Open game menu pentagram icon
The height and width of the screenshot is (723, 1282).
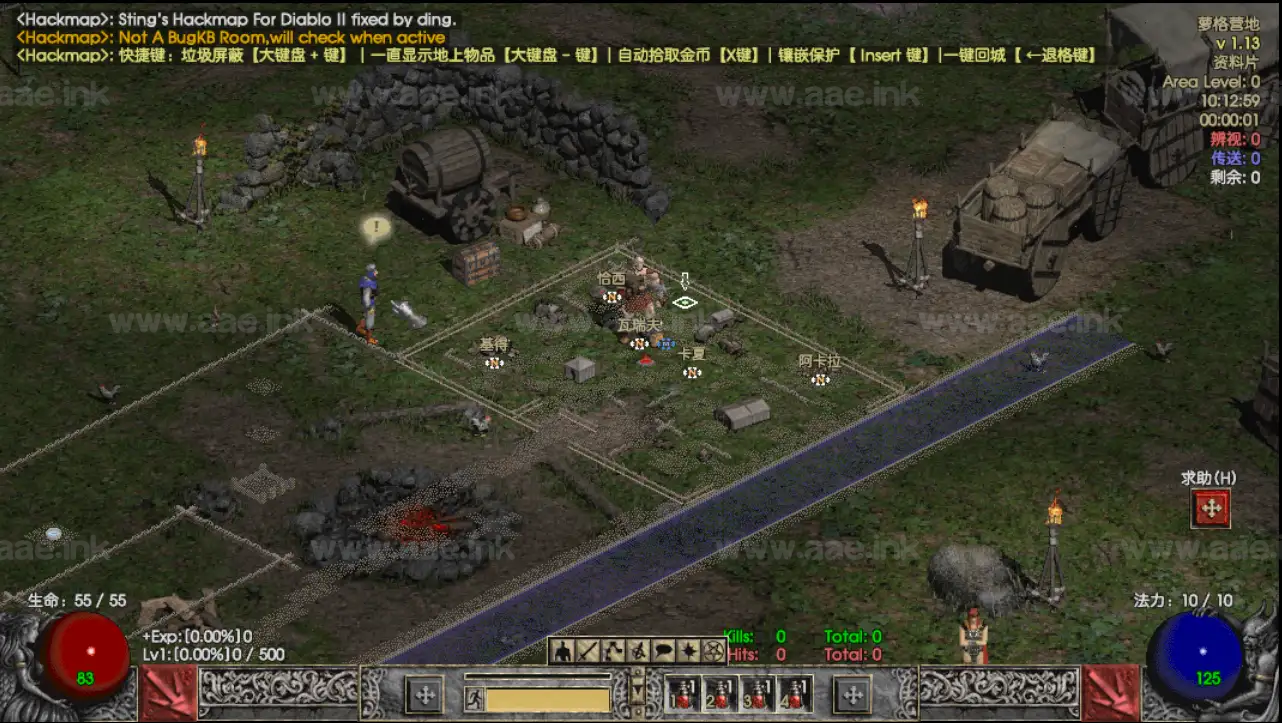tap(713, 651)
